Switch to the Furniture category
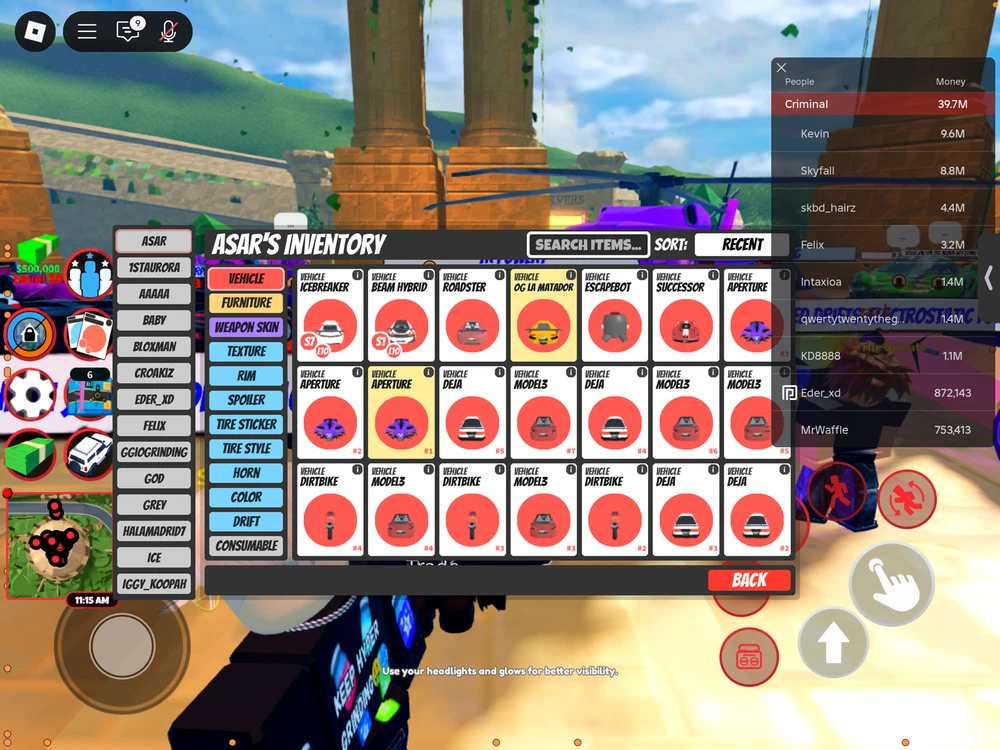 coord(246,303)
